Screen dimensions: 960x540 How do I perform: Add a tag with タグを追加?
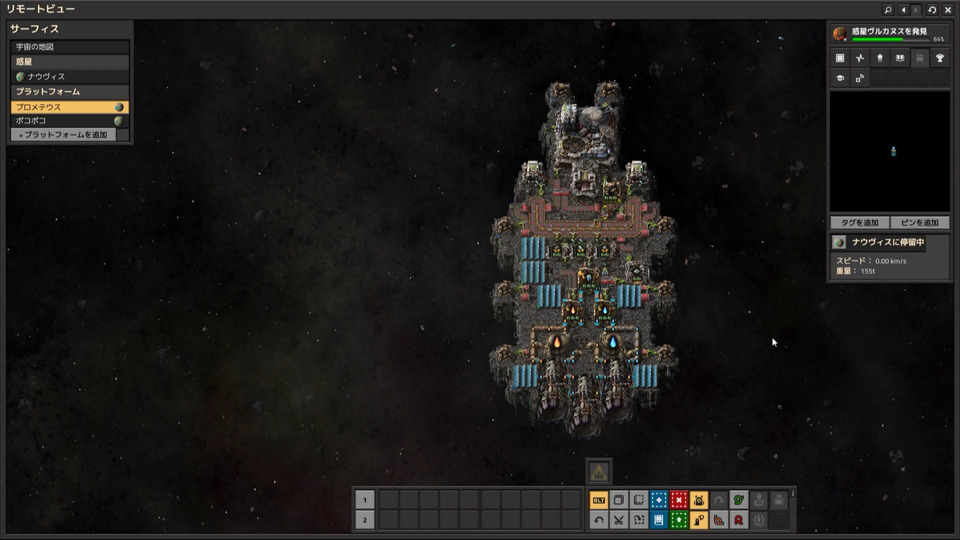click(859, 222)
